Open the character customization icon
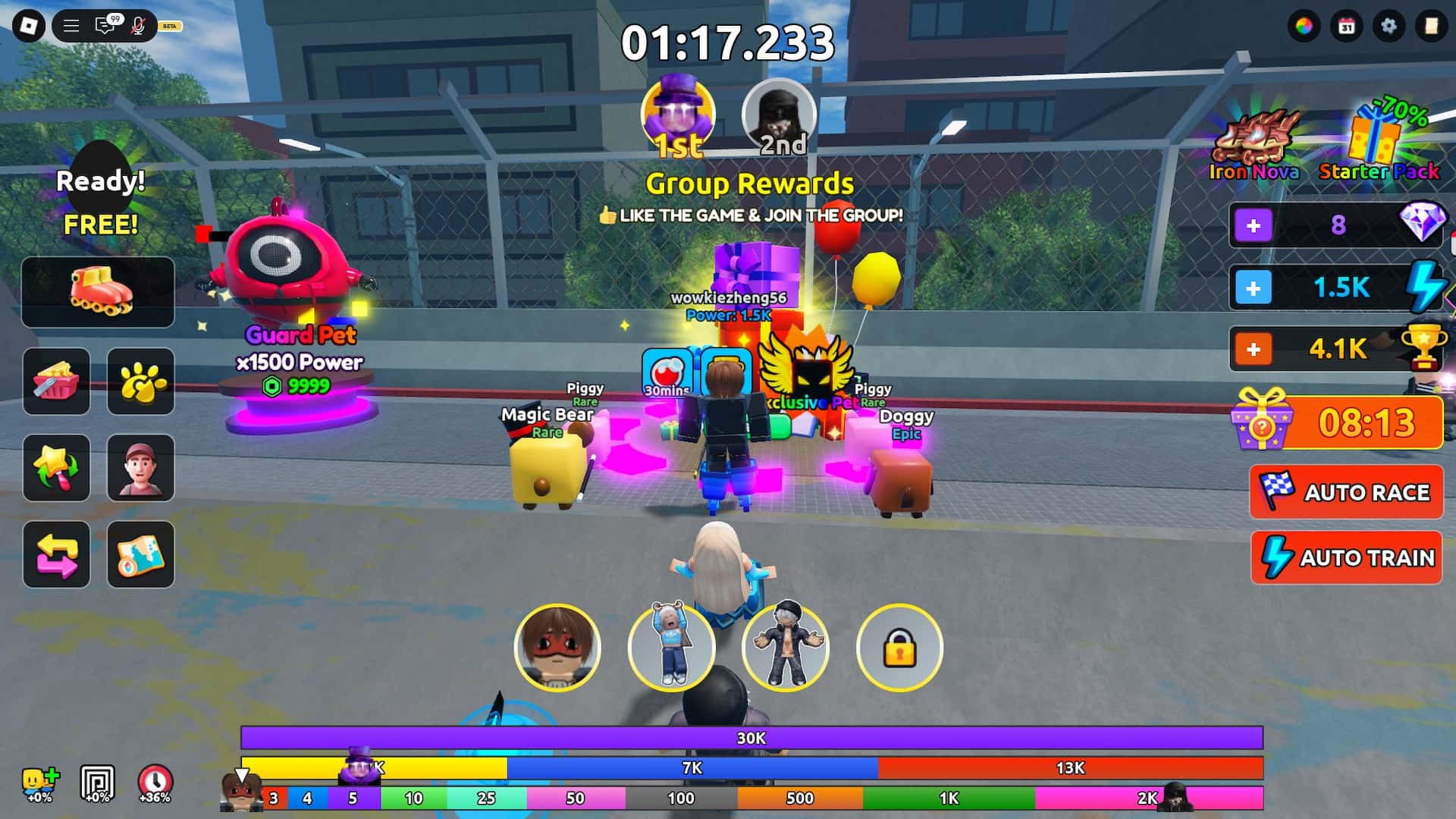This screenshot has height=819, width=1456. click(x=140, y=468)
